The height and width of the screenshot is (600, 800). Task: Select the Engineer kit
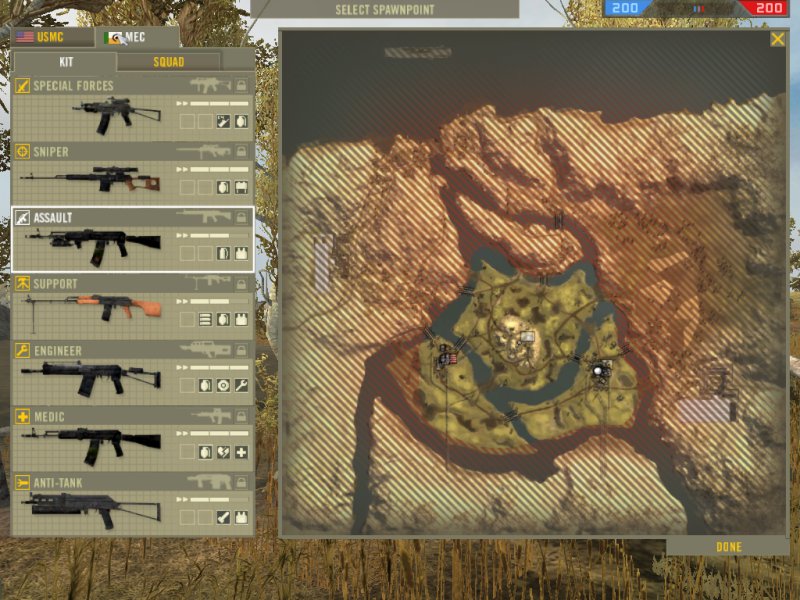[x=132, y=370]
